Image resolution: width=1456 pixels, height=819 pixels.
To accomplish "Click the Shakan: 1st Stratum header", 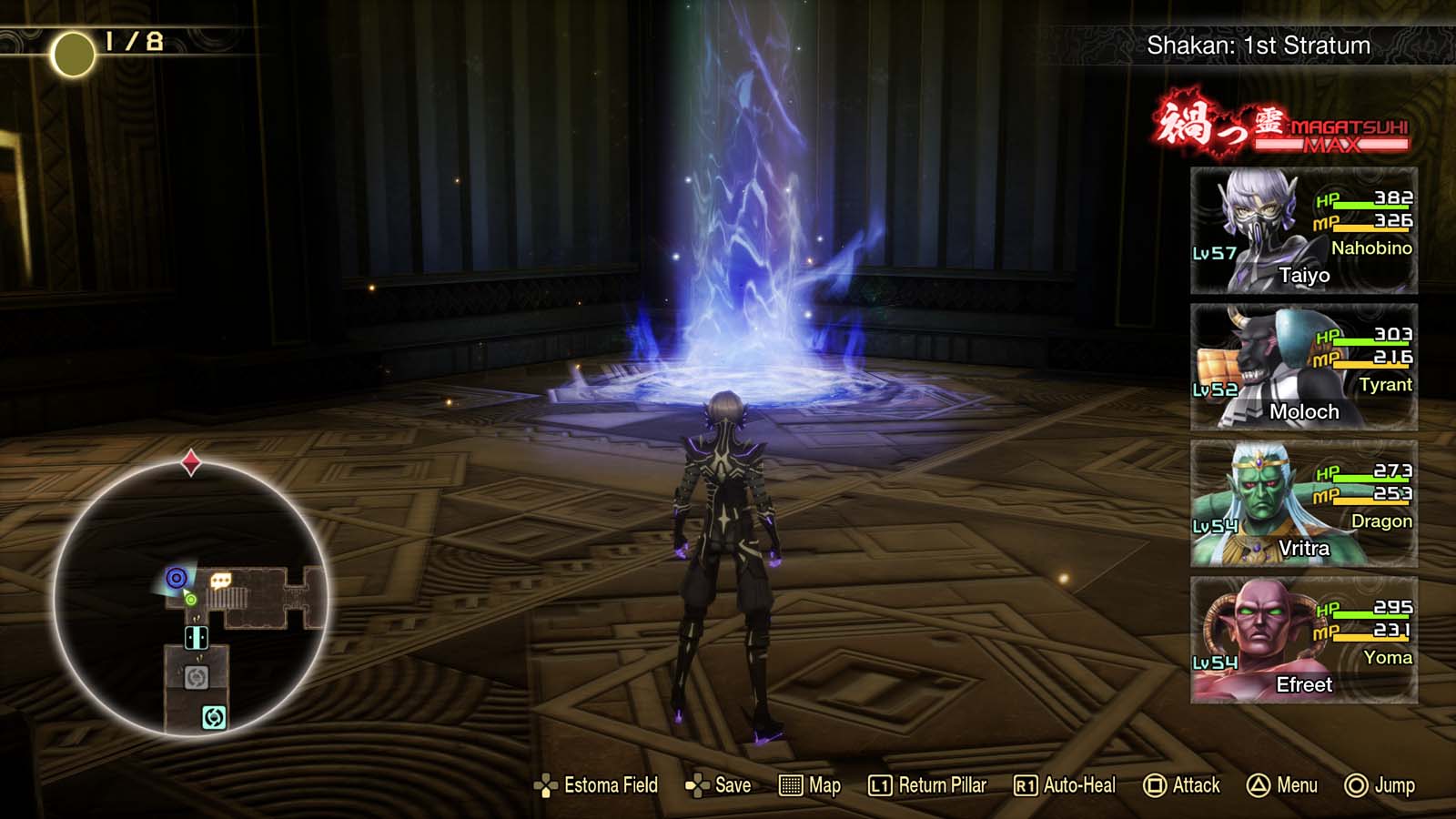I will click(1258, 45).
